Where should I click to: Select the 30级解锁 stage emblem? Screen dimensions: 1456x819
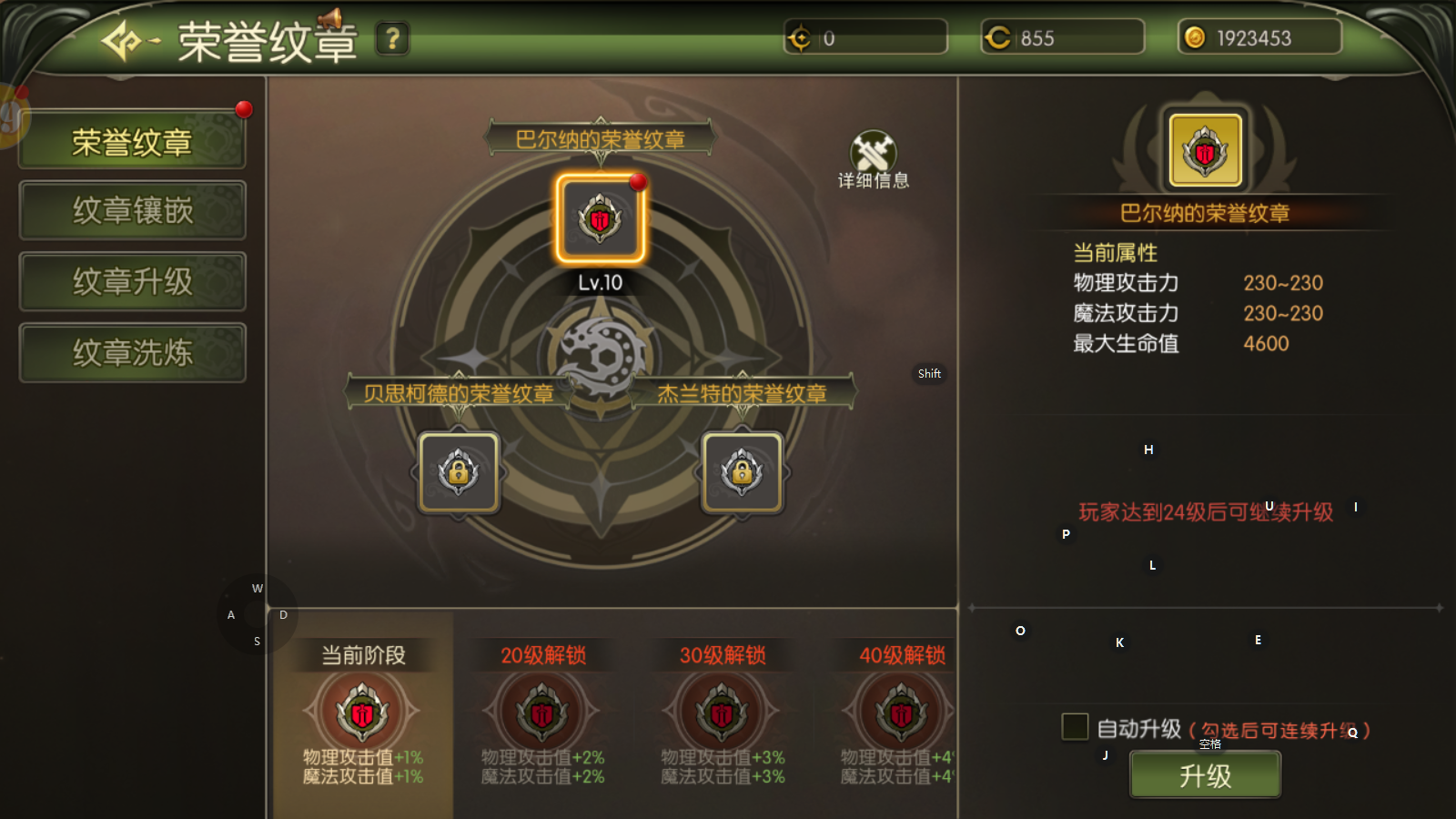click(723, 713)
